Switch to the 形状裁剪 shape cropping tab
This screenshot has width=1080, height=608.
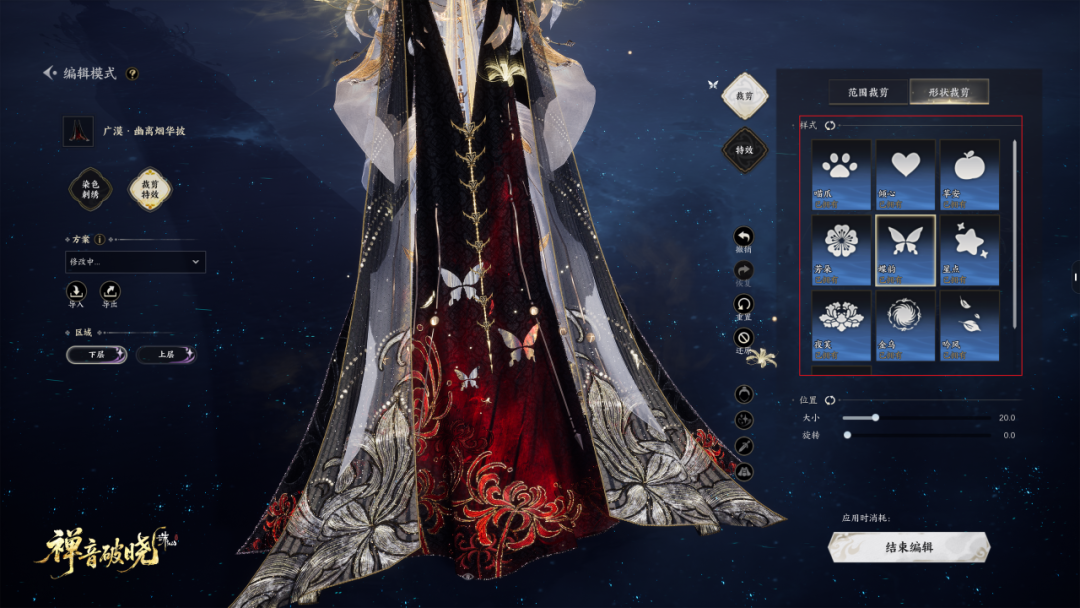[949, 92]
